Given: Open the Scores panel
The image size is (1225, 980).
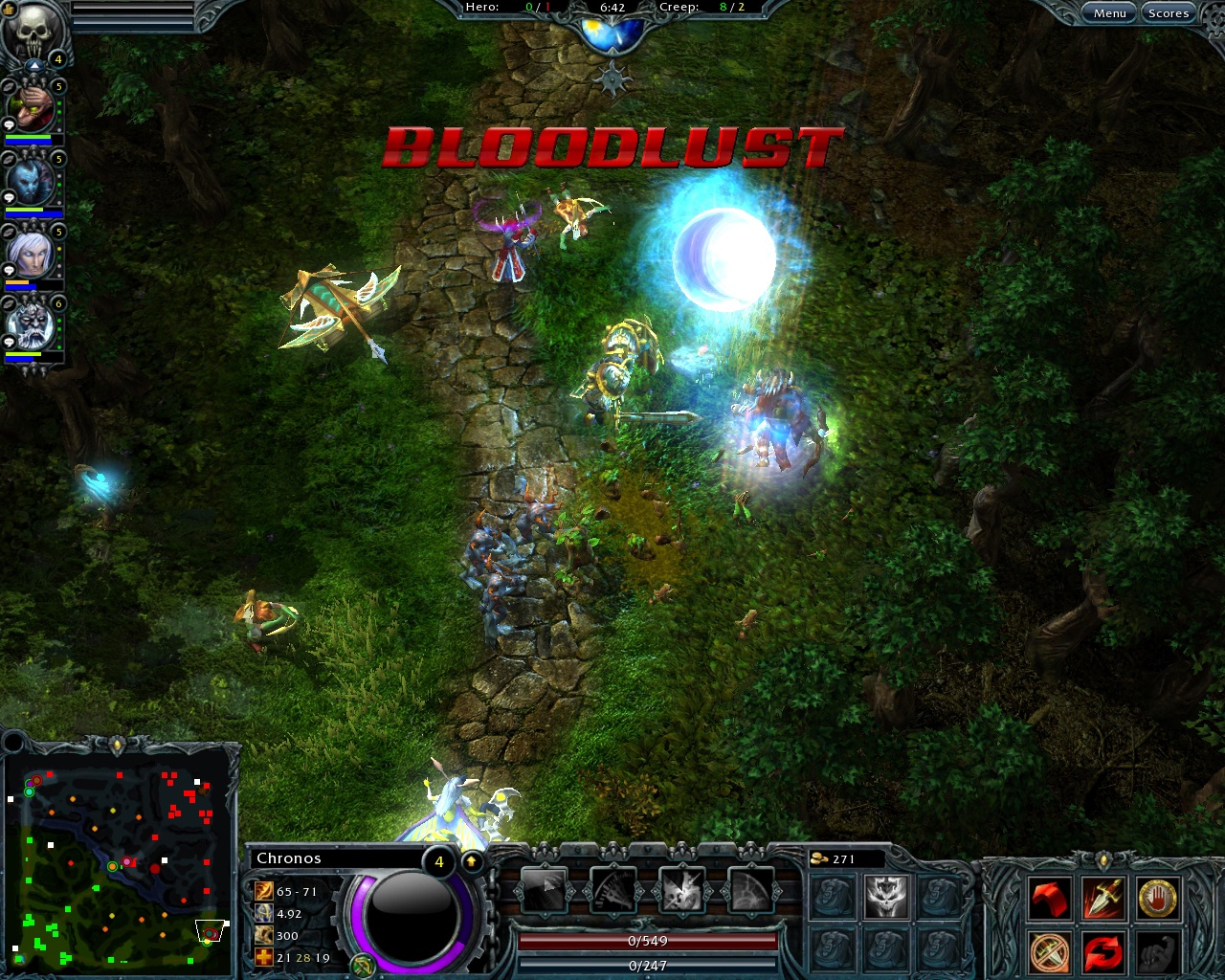Looking at the screenshot, I should (x=1169, y=12).
